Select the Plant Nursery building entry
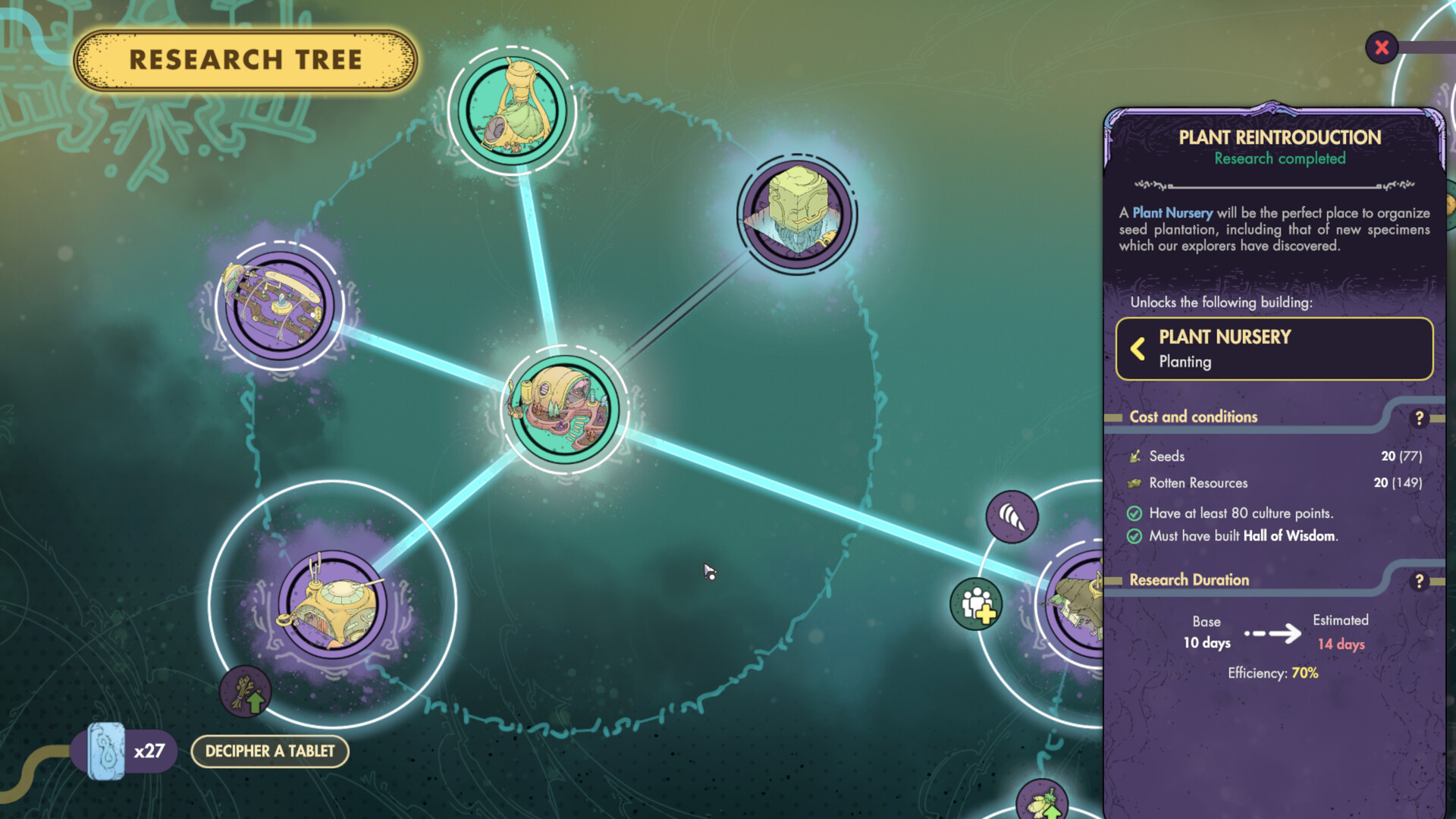This screenshot has width=1456, height=819. (x=1274, y=348)
